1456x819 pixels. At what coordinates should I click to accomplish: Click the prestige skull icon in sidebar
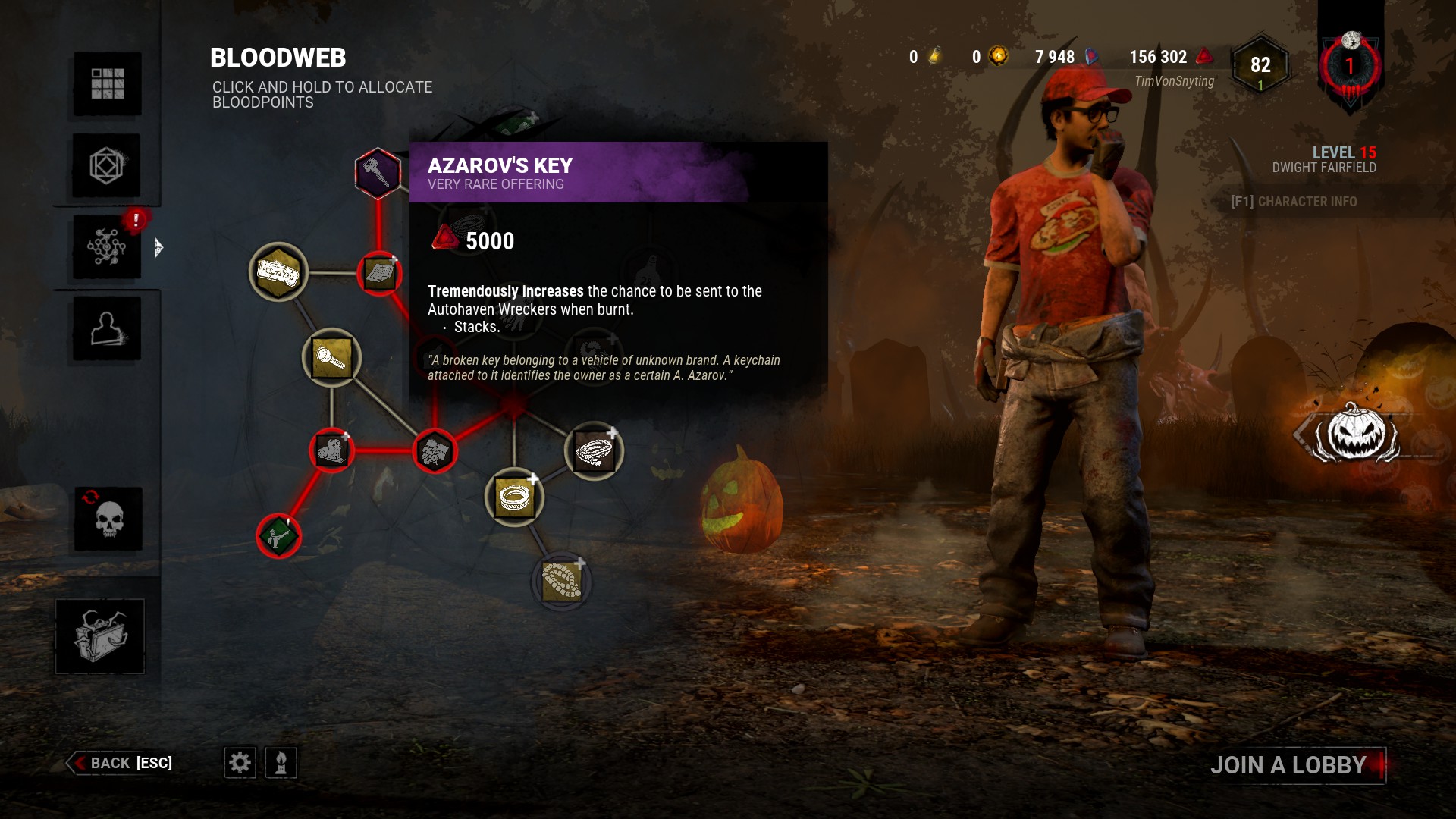point(107,519)
